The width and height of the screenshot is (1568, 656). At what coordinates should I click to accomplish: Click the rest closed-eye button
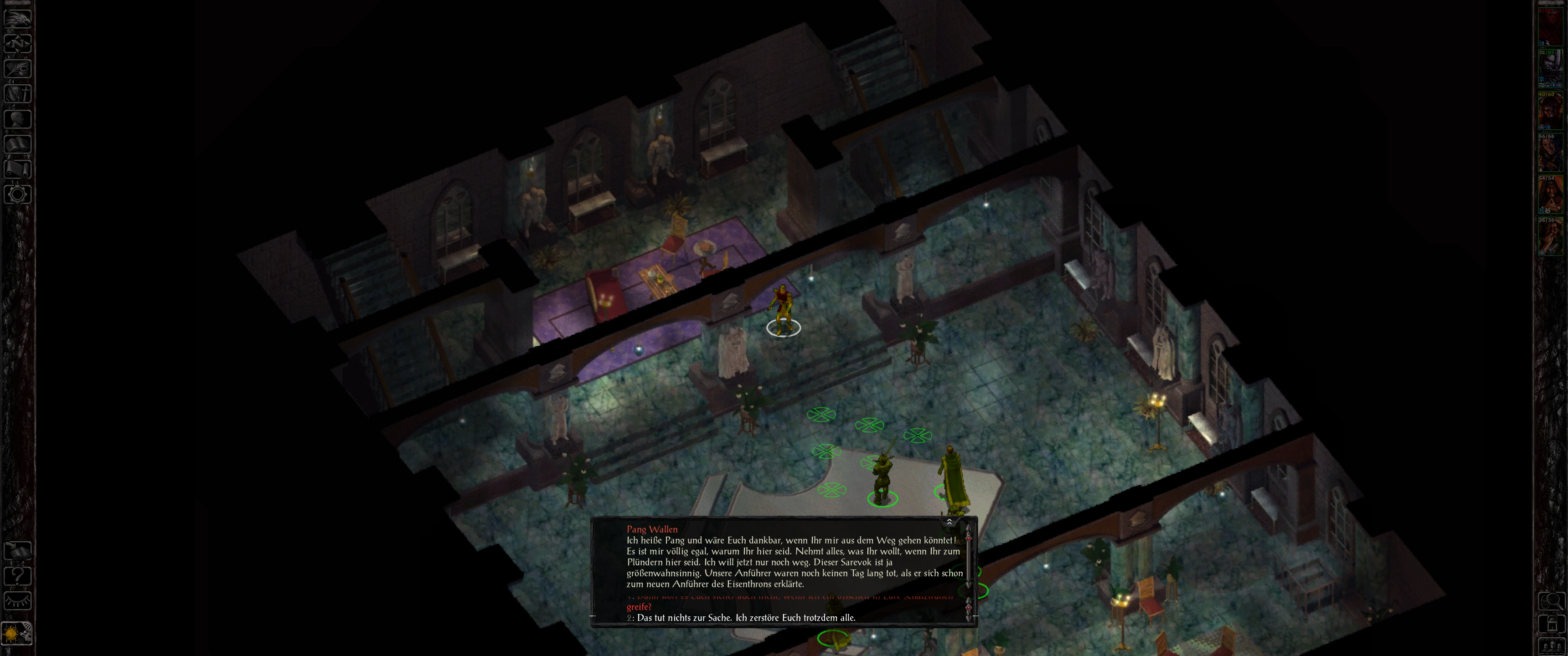pyautogui.click(x=17, y=600)
